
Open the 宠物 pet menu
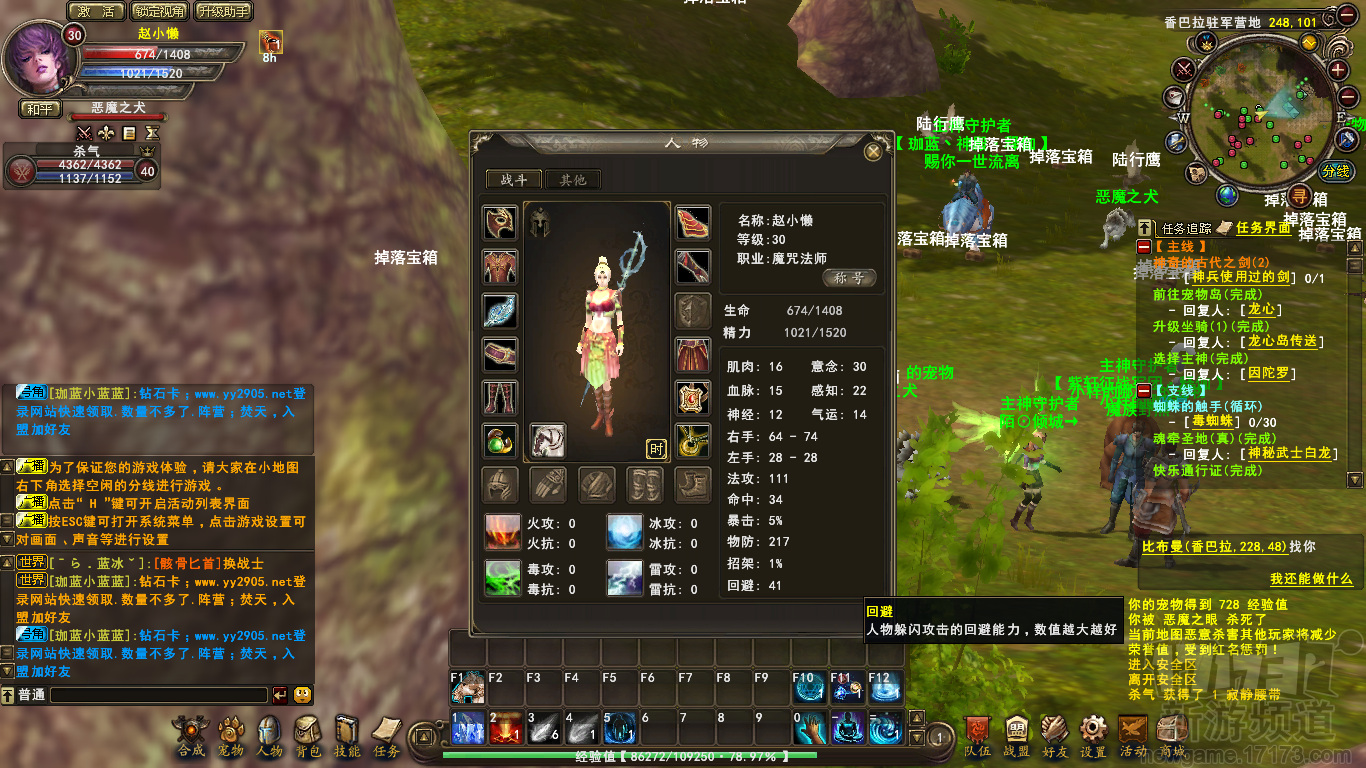click(231, 733)
